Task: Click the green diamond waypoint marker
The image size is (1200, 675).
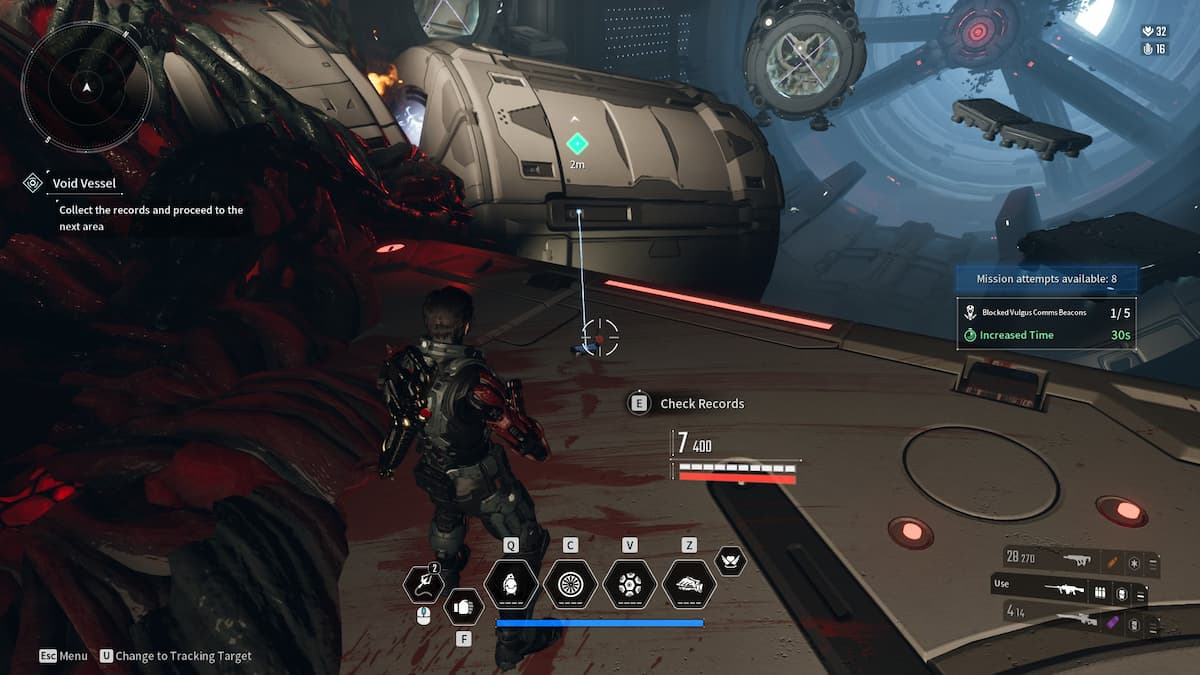Action: pyautogui.click(x=576, y=143)
